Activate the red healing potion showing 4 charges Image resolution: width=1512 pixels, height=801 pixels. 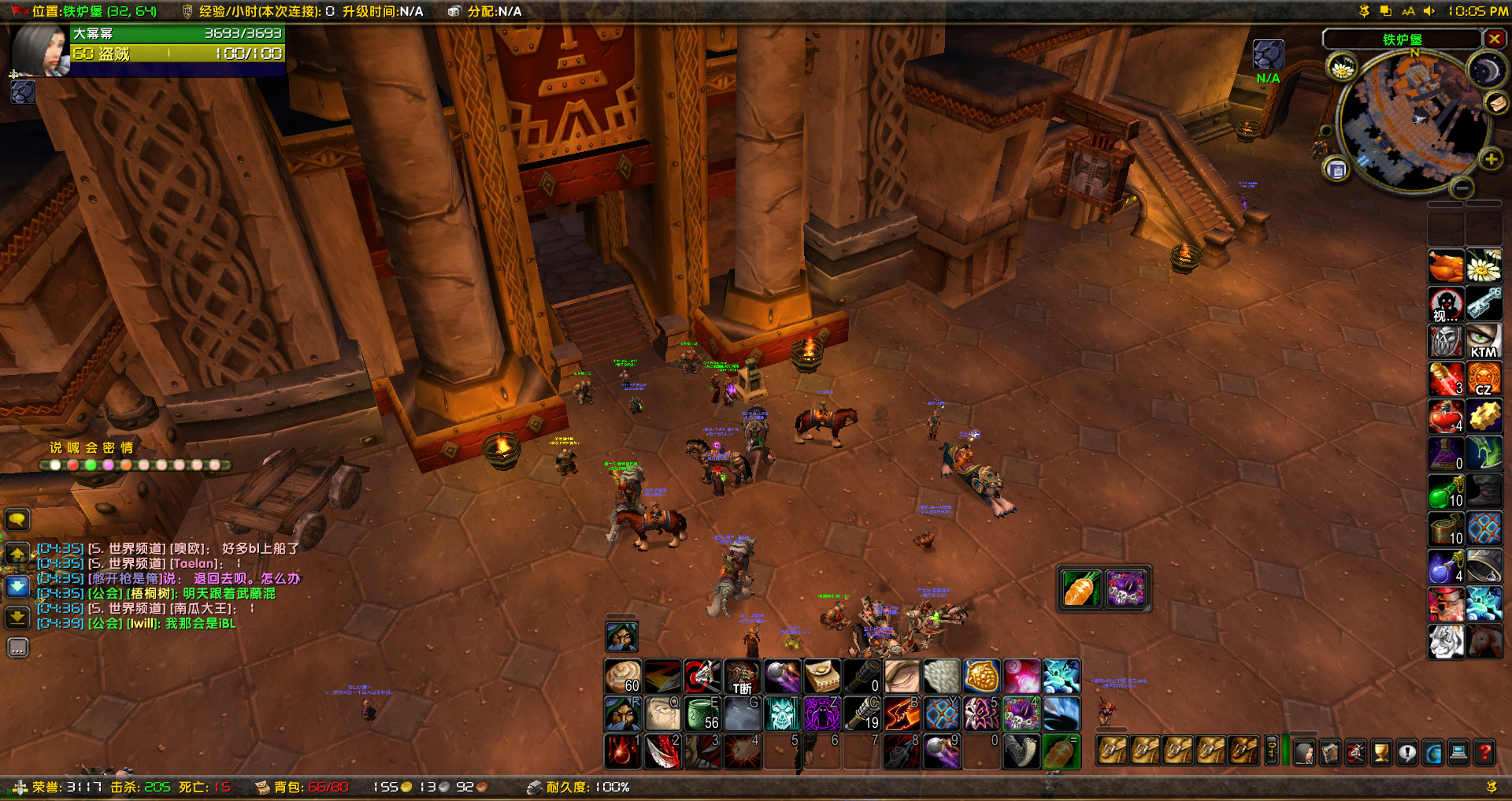[1446, 416]
